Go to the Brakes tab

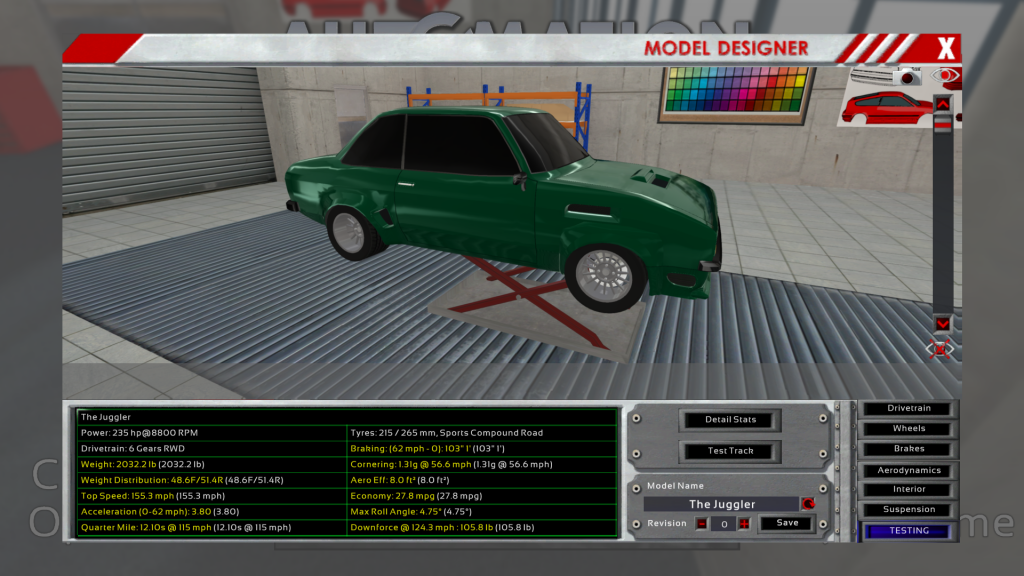tap(909, 449)
